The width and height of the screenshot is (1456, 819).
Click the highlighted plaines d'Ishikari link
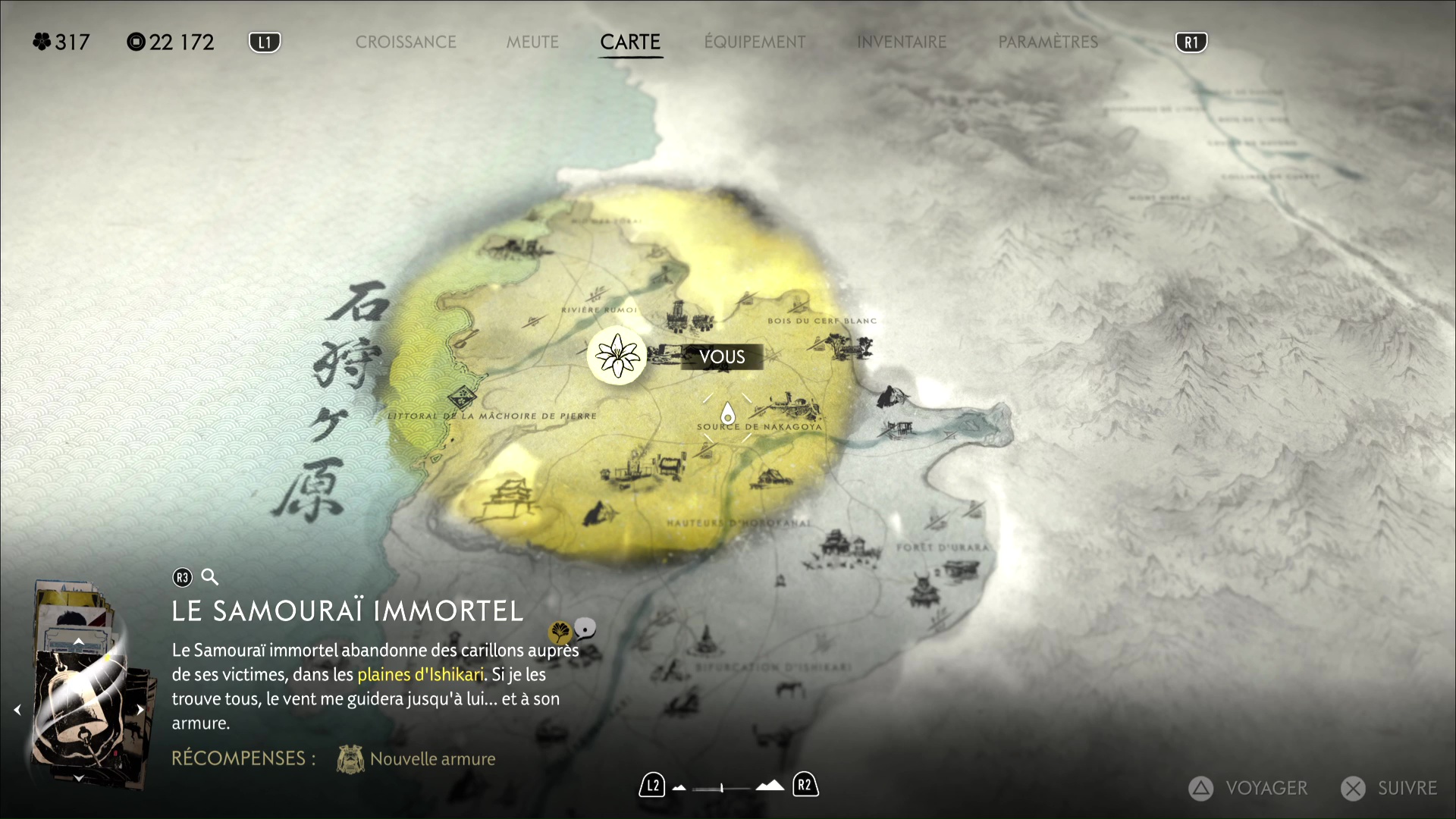[420, 675]
